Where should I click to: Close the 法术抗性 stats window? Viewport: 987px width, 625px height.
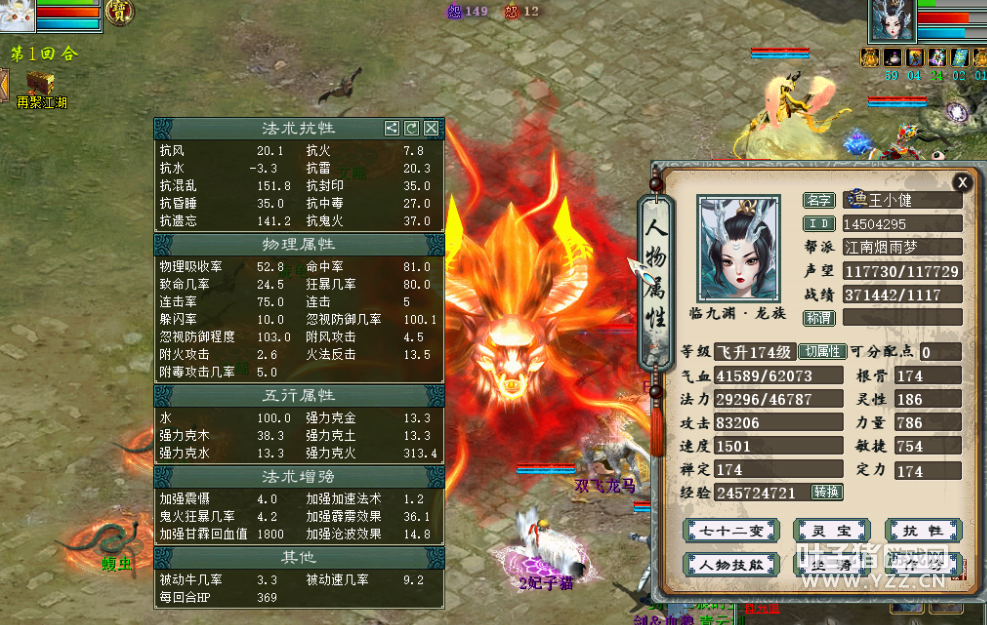431,128
